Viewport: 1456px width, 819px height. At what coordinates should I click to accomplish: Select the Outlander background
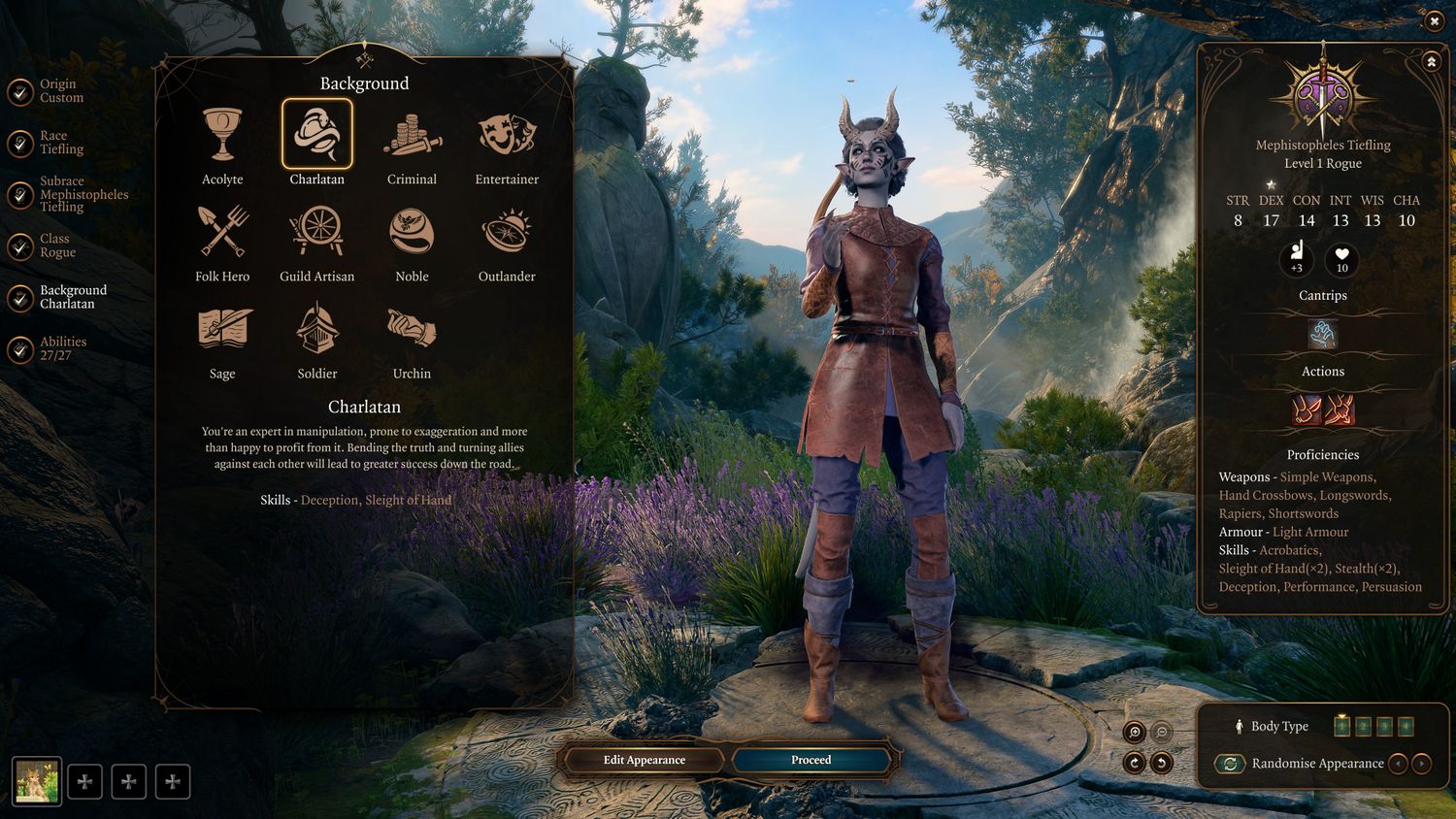[x=507, y=233]
